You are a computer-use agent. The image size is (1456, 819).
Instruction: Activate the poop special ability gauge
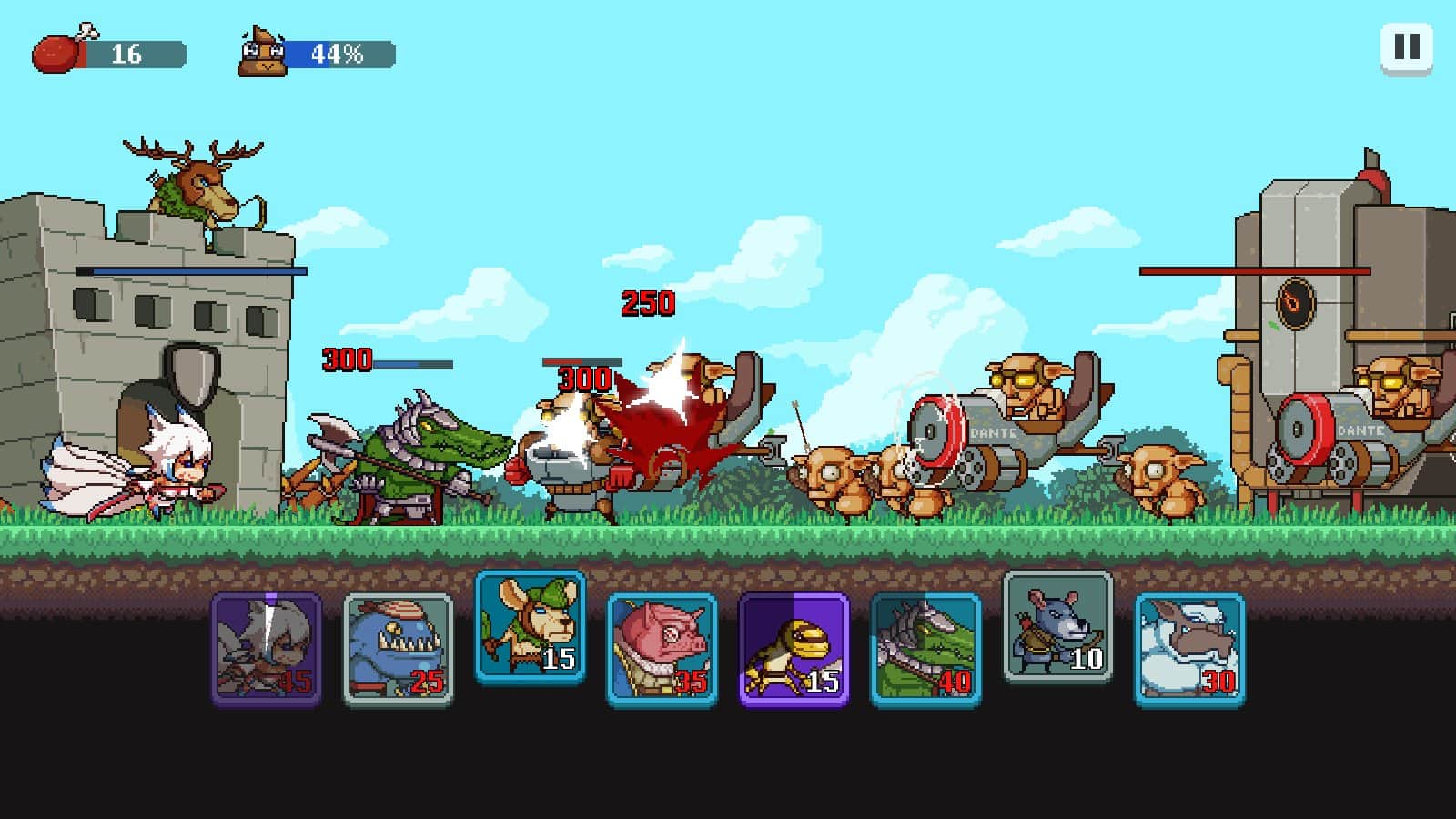click(x=263, y=54)
